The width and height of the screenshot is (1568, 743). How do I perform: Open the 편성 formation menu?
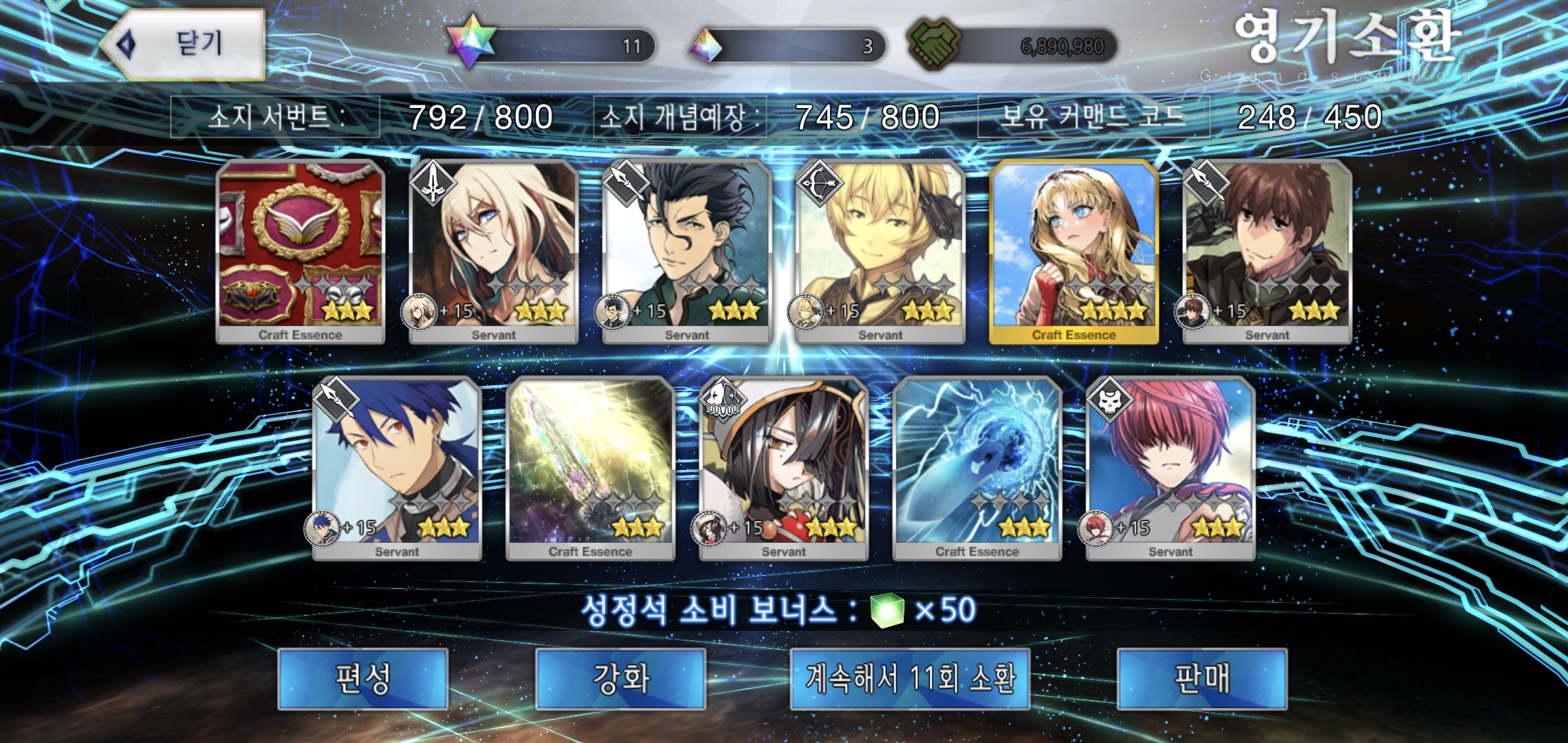coord(362,678)
